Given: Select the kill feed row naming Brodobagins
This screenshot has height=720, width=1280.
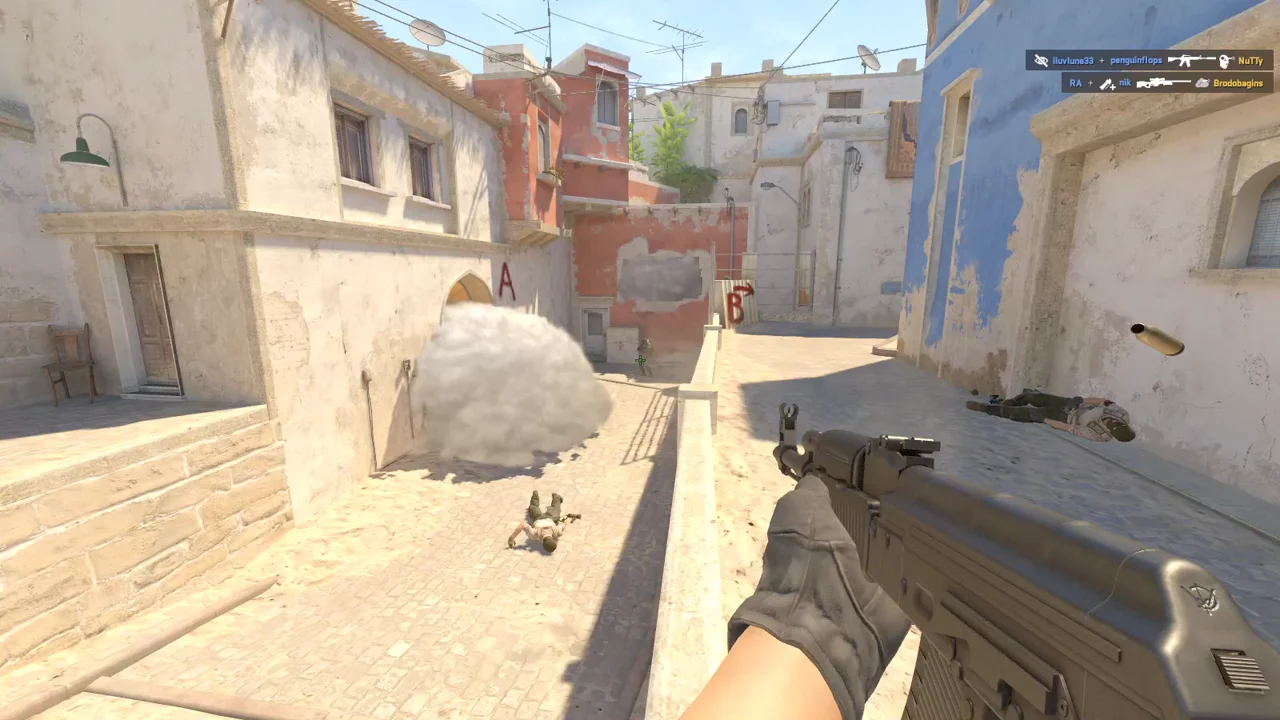Looking at the screenshot, I should click(1167, 83).
